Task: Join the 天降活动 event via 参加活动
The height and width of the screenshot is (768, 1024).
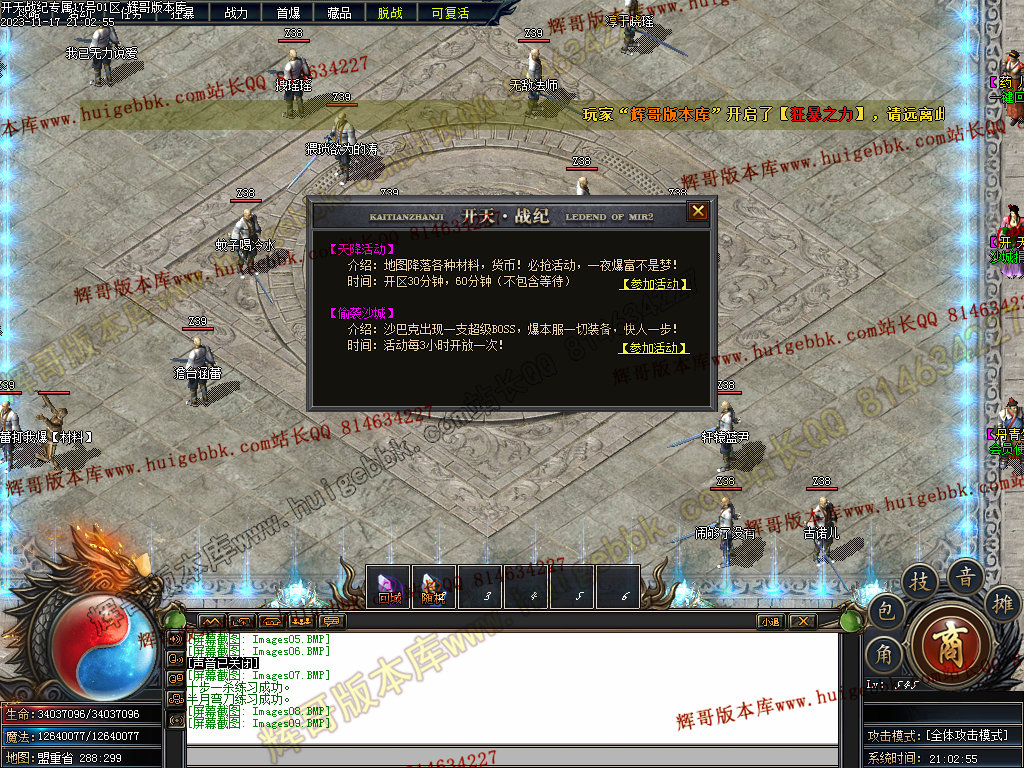Action: pos(655,284)
